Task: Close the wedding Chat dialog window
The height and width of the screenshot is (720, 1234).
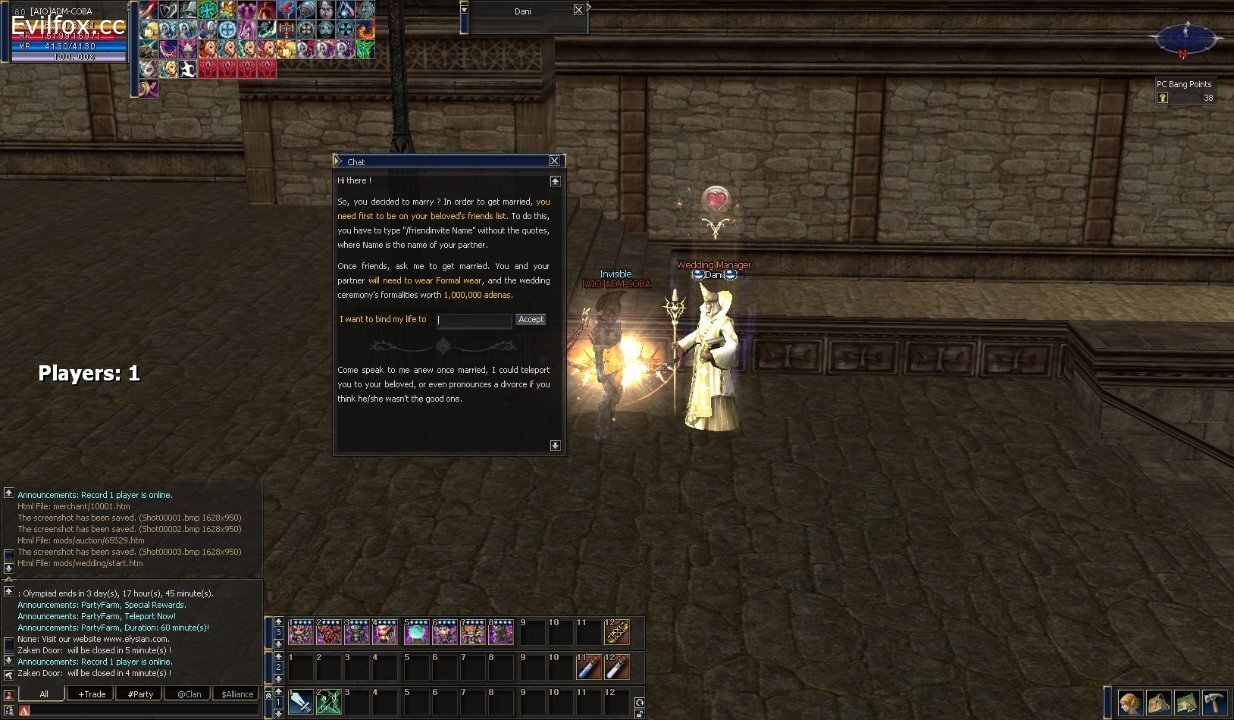Action: pos(554,161)
